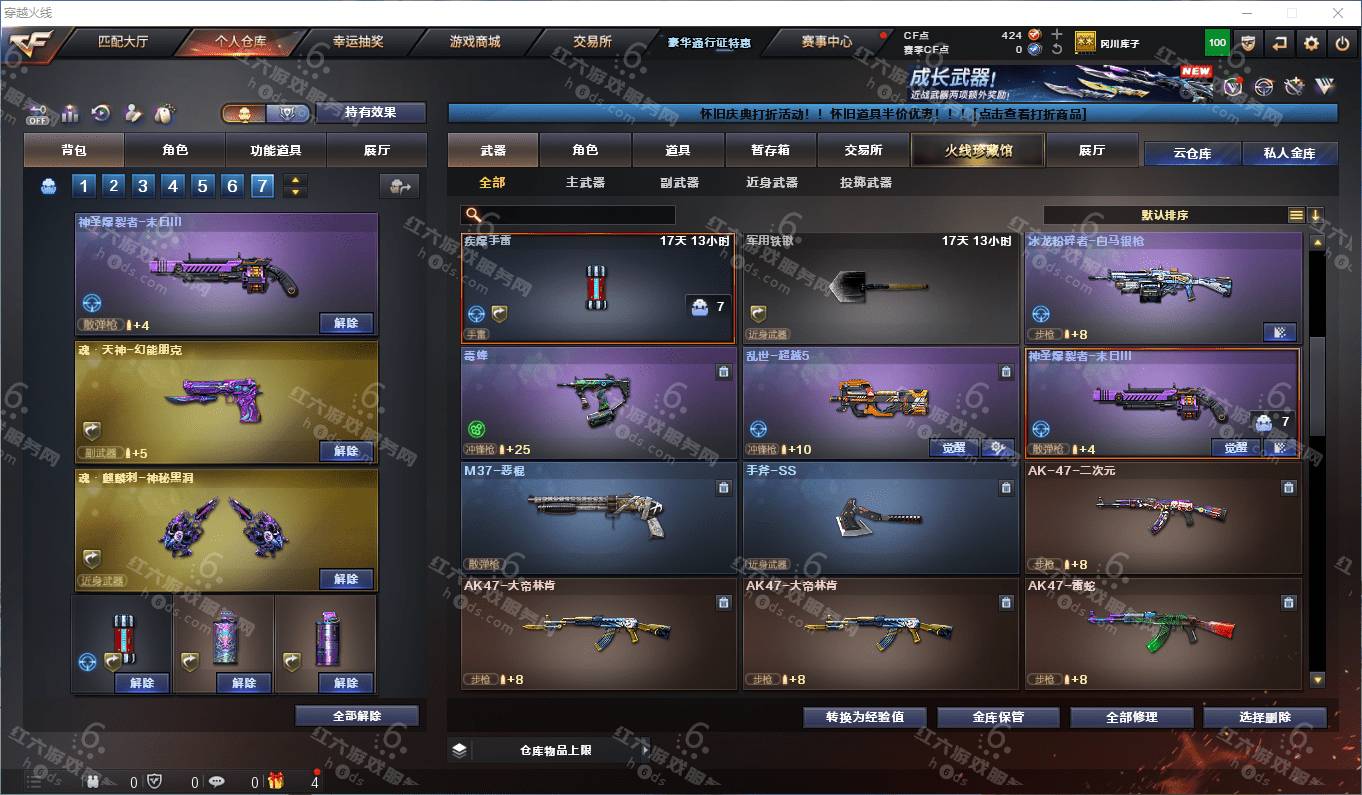Select backpack number 3
1362x795 pixels.
tap(144, 186)
